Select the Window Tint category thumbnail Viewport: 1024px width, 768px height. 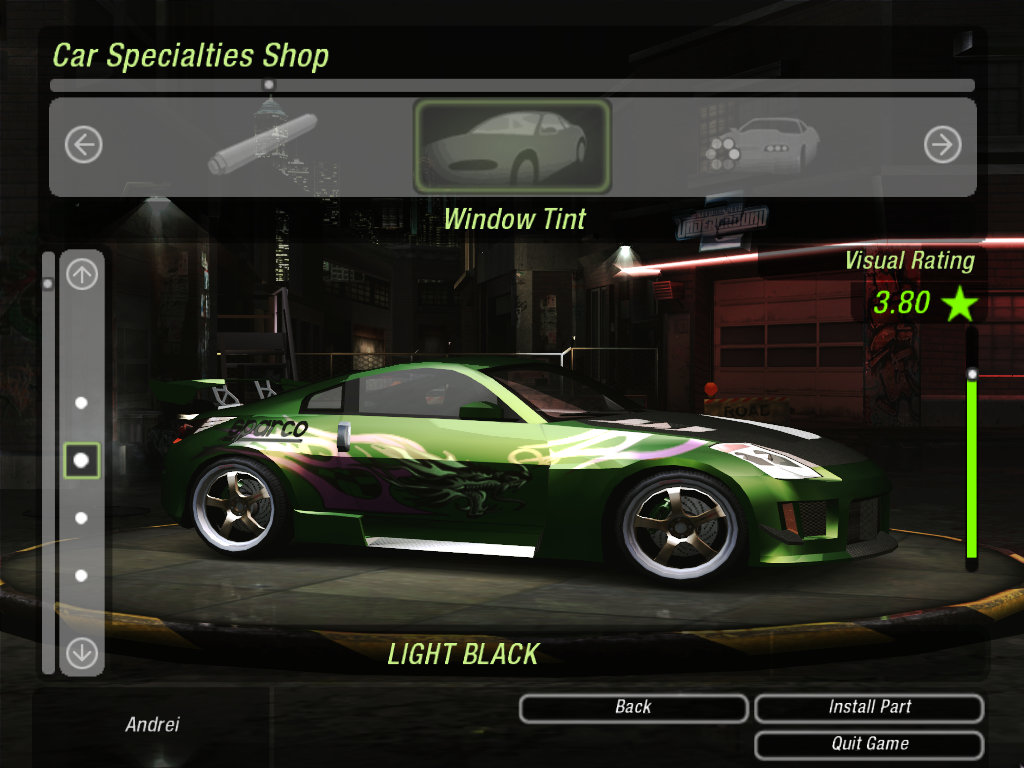tap(511, 146)
